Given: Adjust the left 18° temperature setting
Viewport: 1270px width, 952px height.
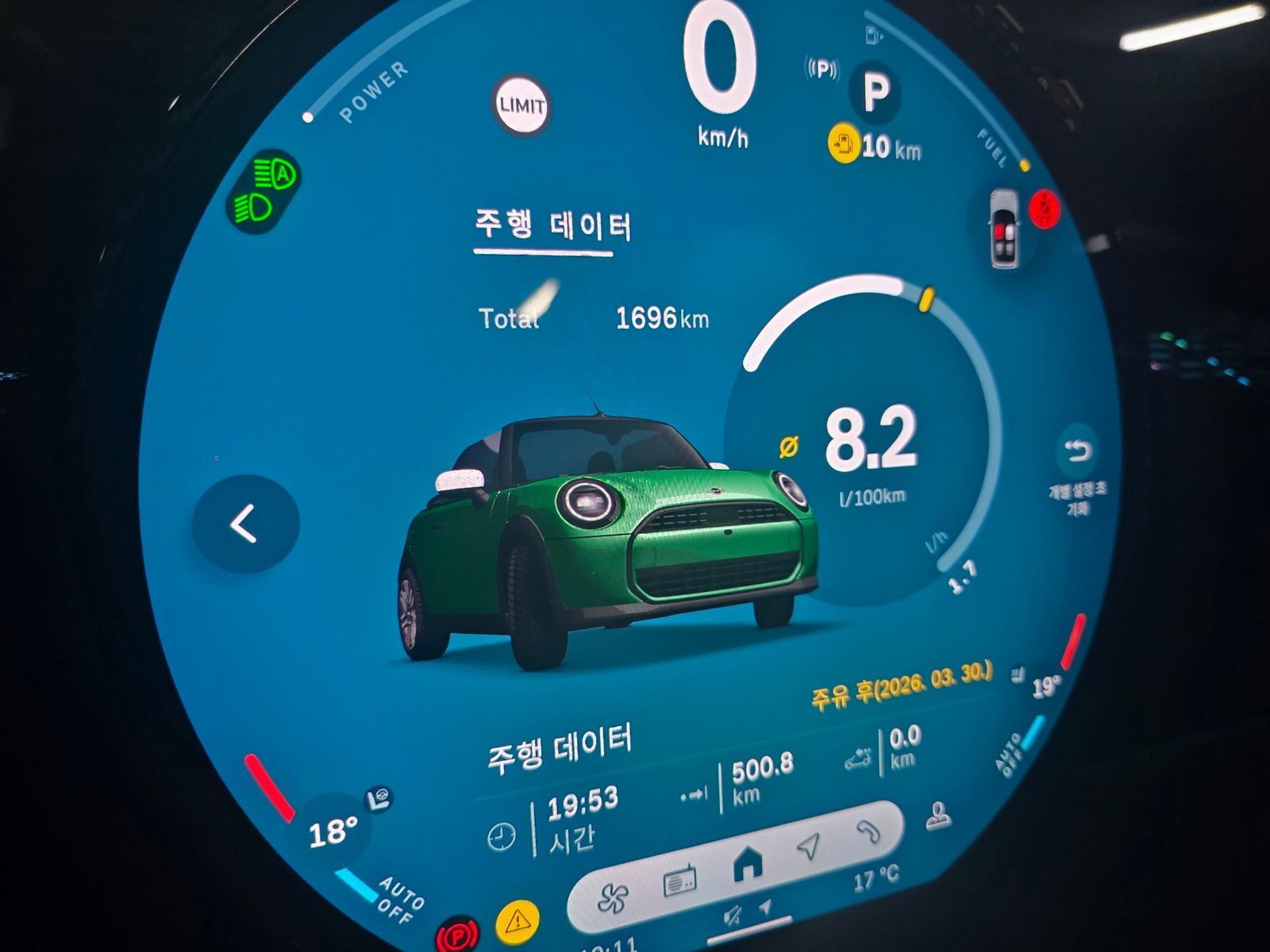Looking at the screenshot, I should (332, 832).
